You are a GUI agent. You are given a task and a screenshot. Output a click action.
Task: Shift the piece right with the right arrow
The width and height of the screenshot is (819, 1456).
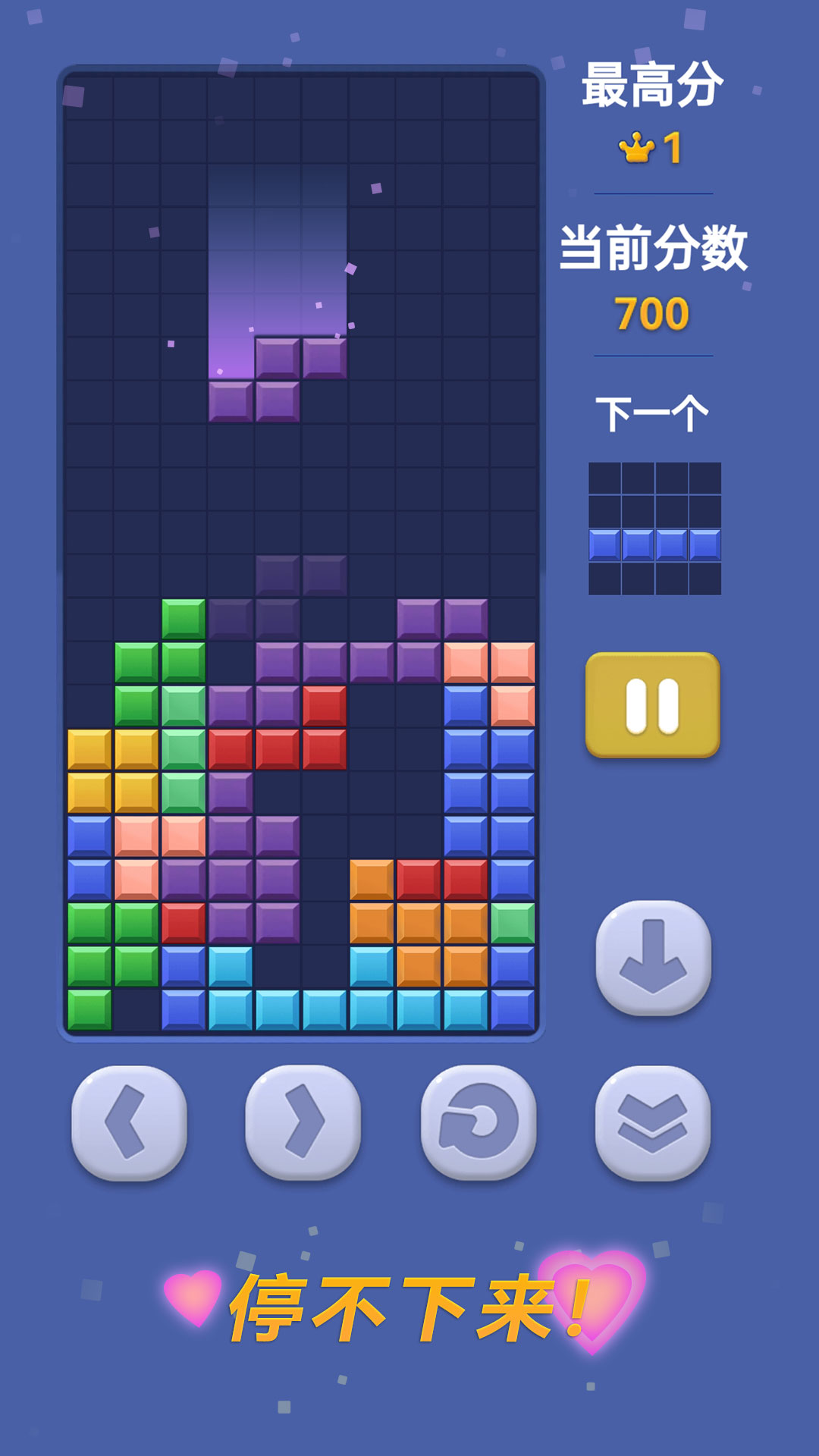303,1122
